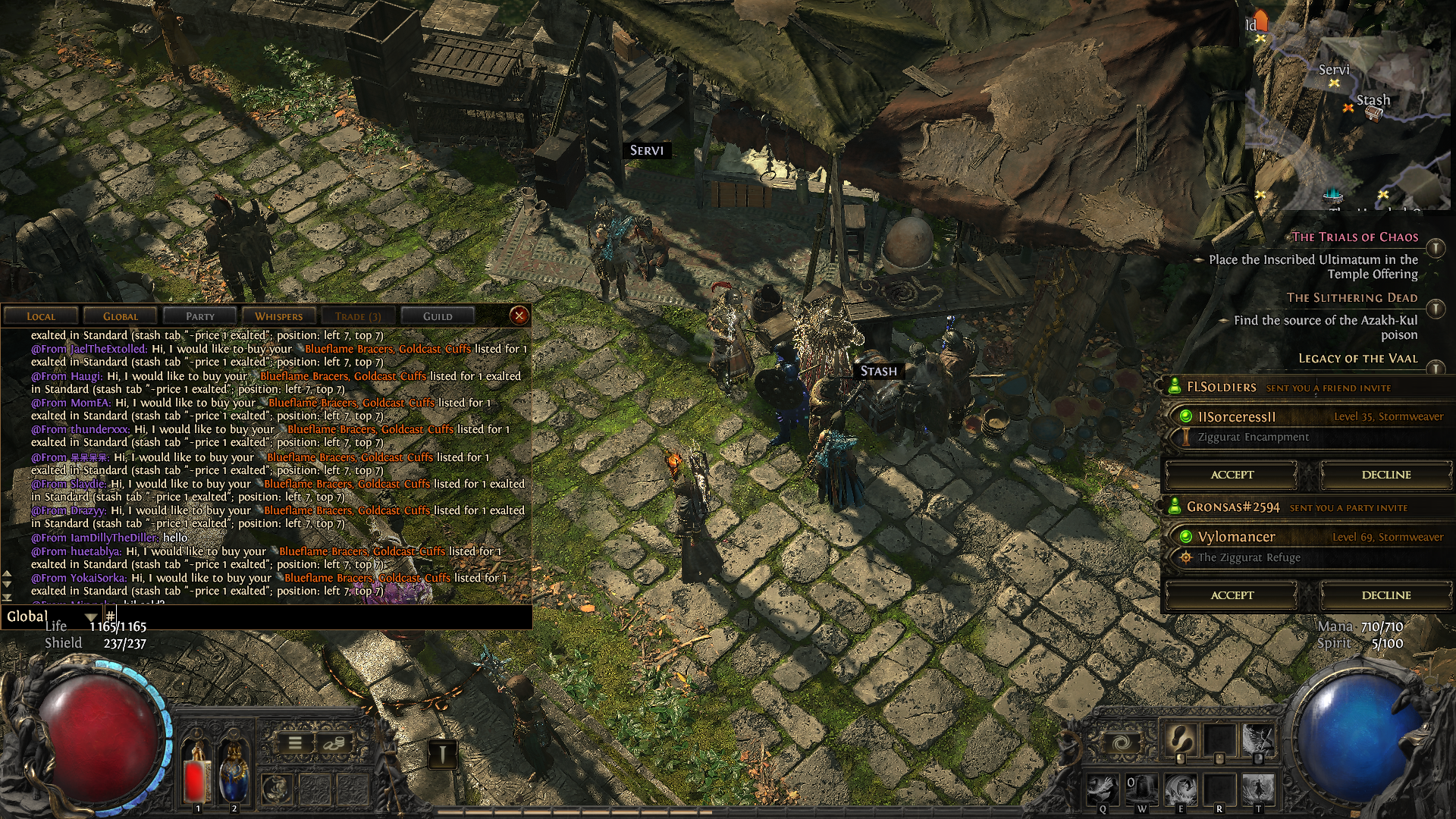
Task: Open the Guild chat tab
Action: click(x=438, y=316)
